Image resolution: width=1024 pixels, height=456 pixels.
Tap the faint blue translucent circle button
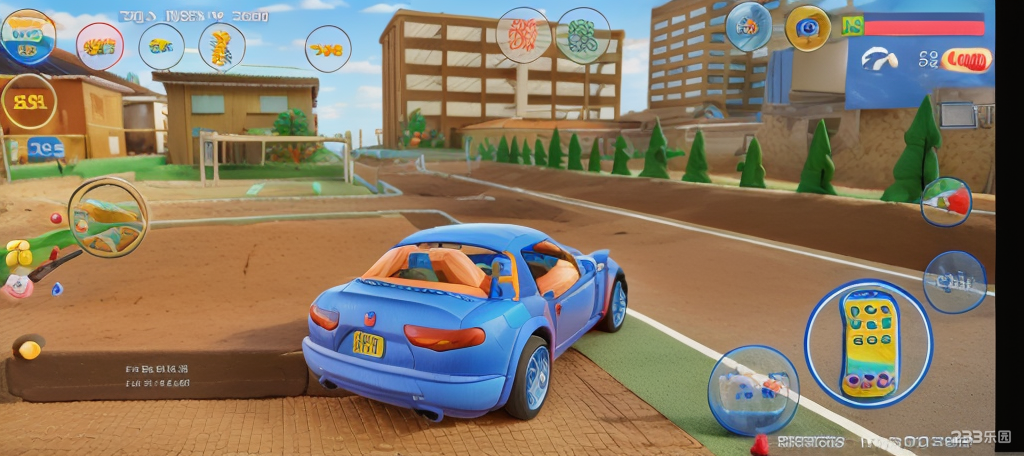pos(954,281)
